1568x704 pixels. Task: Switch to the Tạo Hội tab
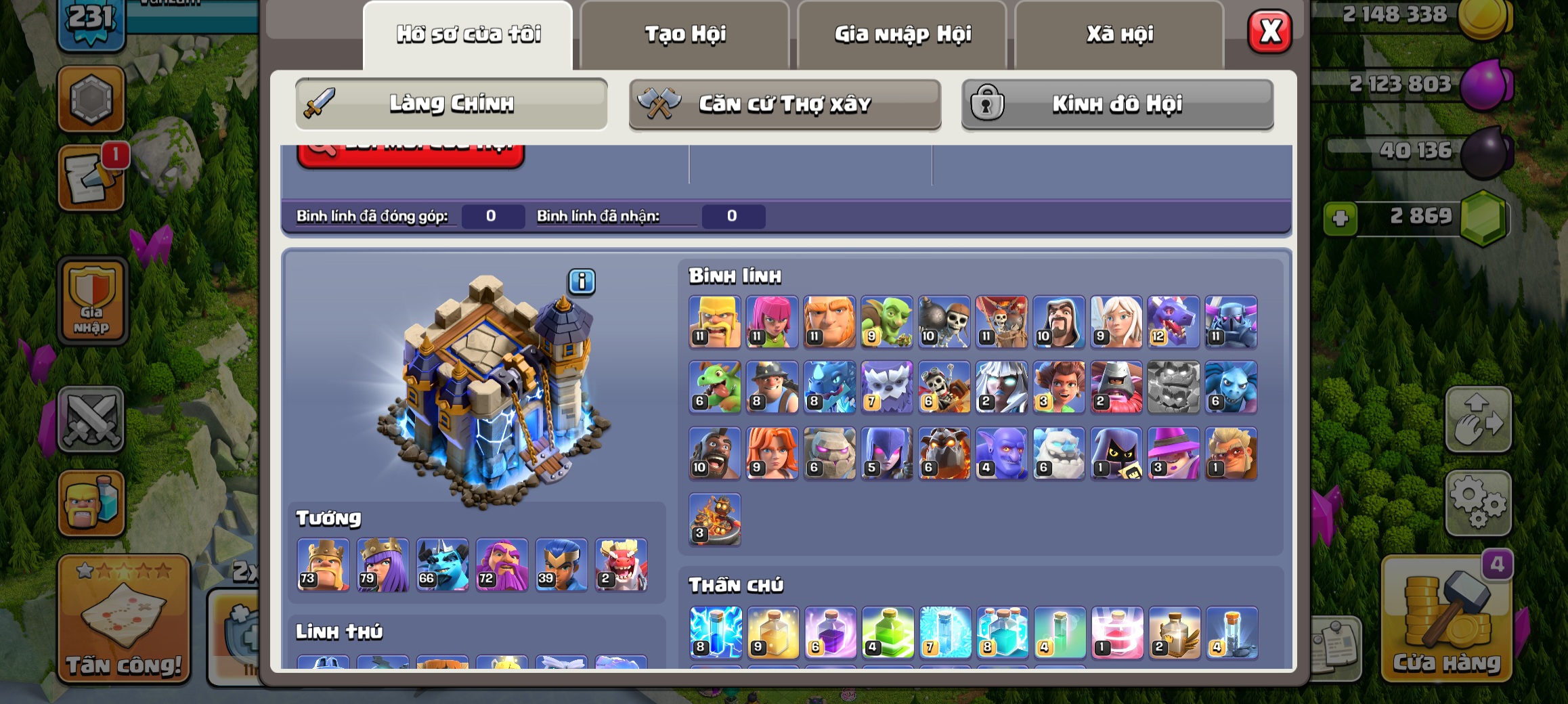click(684, 35)
